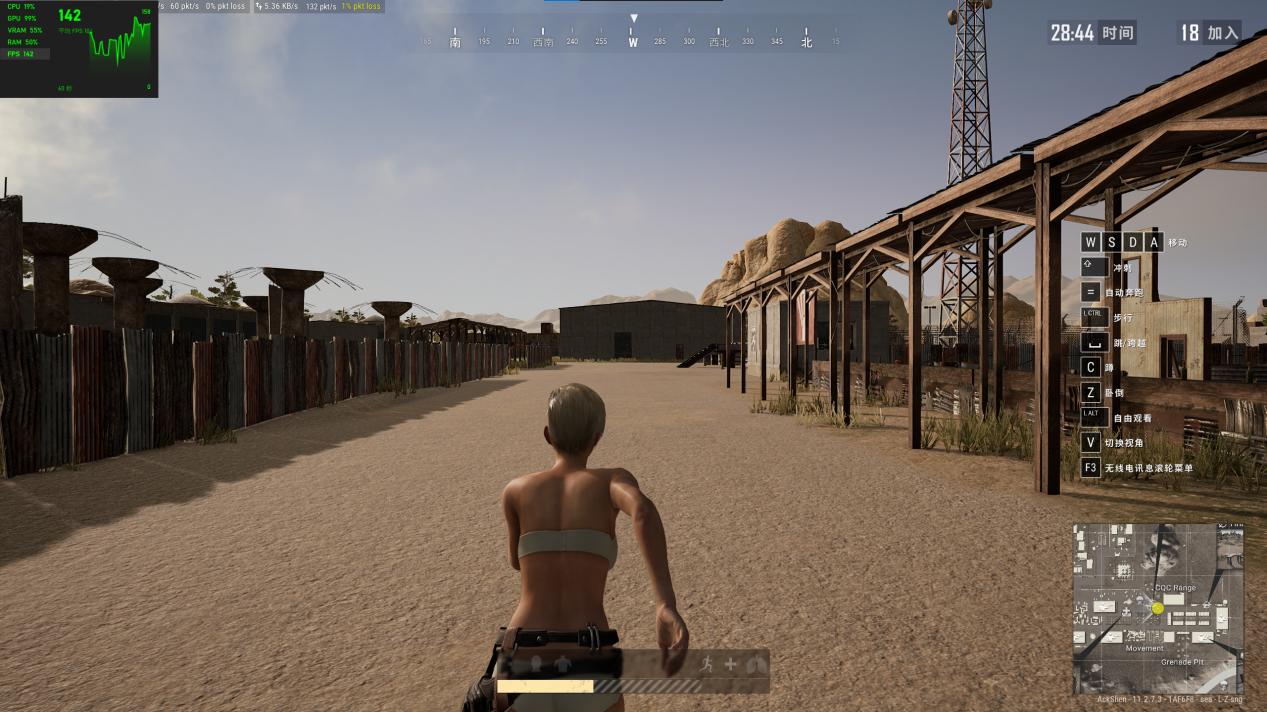Click the green FPS graph overlay

click(120, 48)
